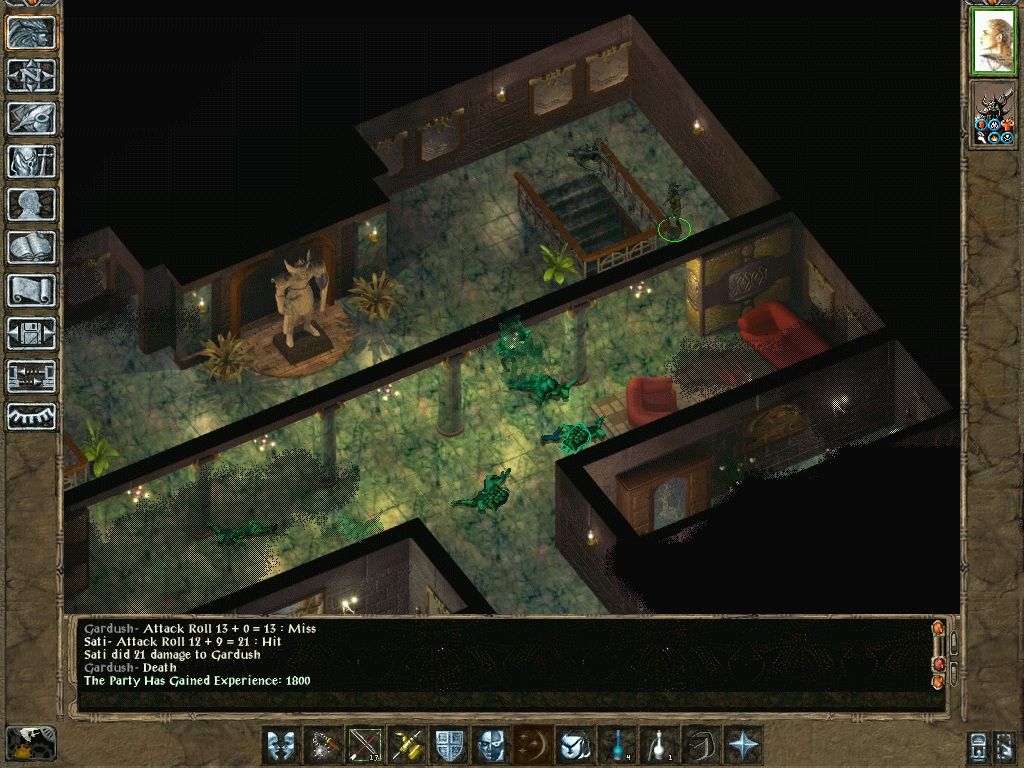This screenshot has height=768, width=1024.
Task: Select the first character portrait
Action: pyautogui.click(x=993, y=42)
